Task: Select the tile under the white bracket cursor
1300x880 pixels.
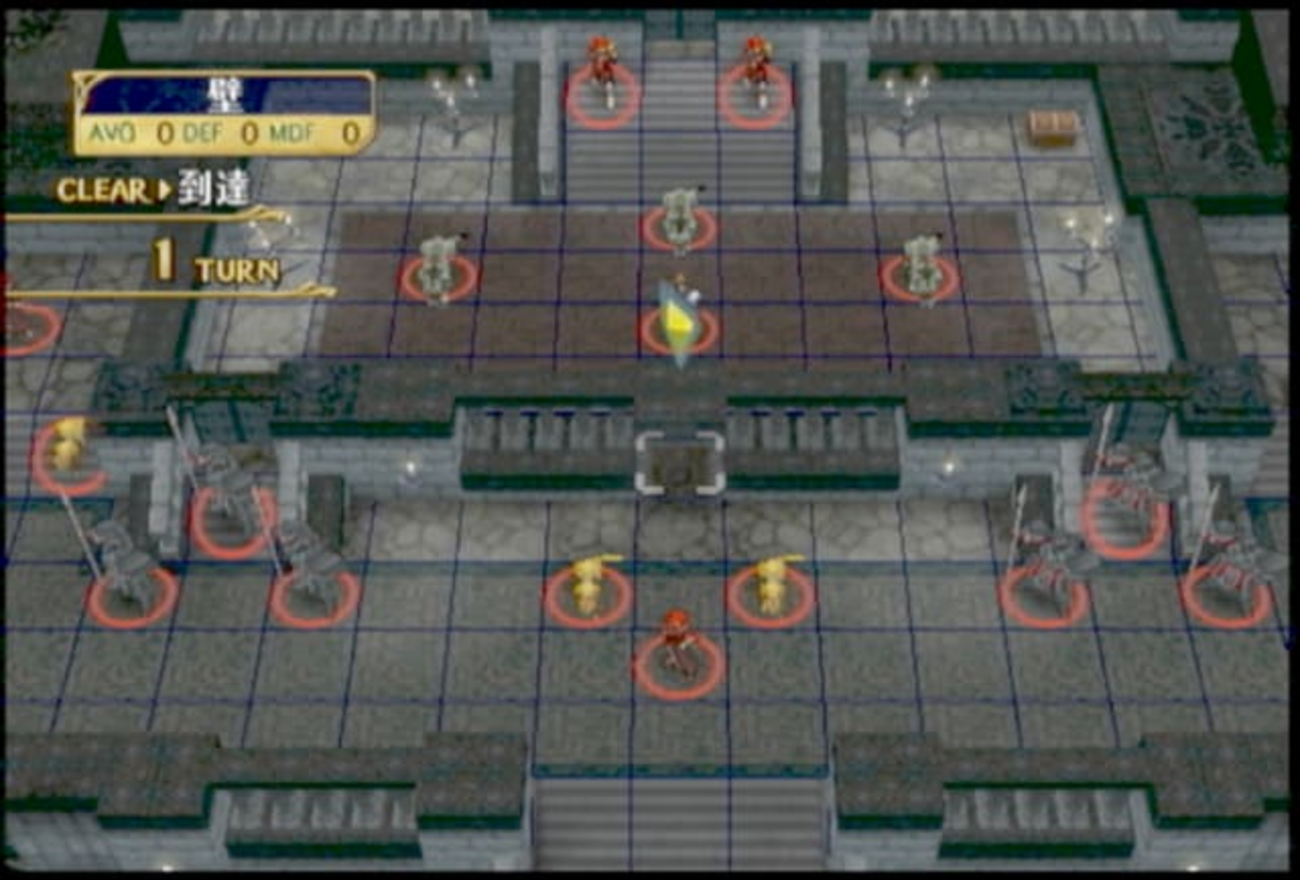Action: (x=680, y=464)
